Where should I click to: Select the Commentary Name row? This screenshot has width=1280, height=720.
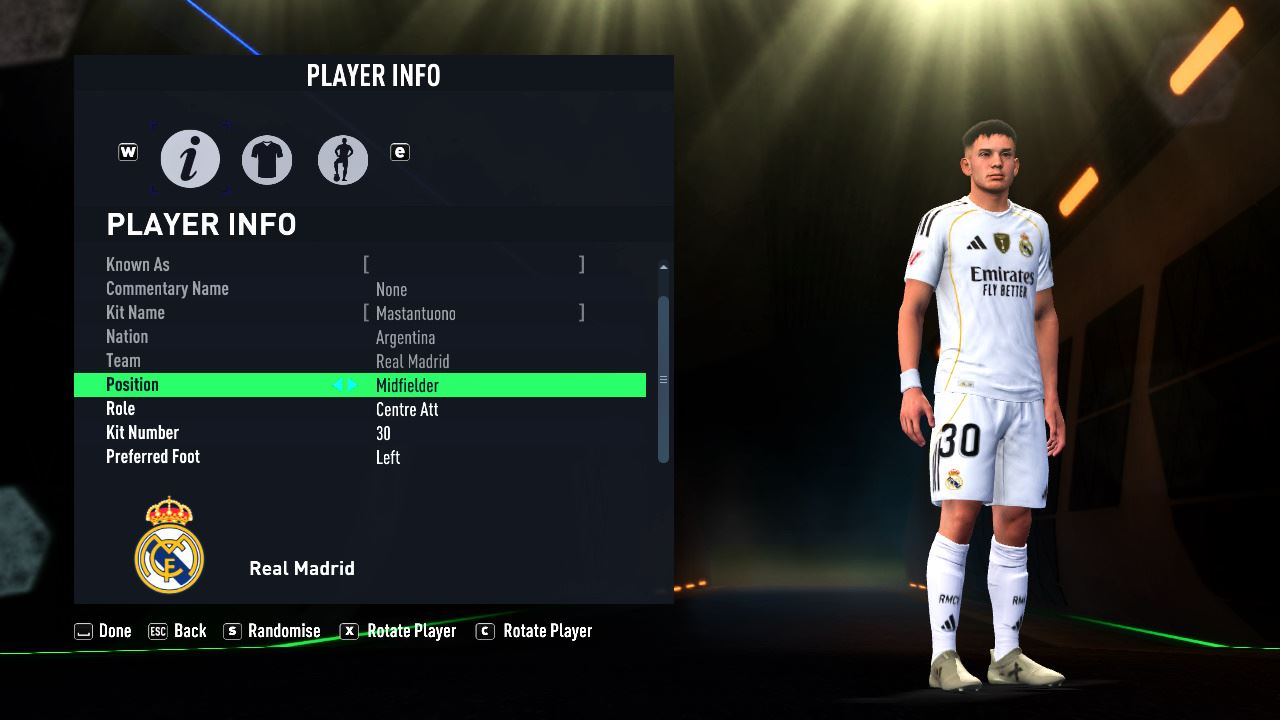click(x=360, y=289)
